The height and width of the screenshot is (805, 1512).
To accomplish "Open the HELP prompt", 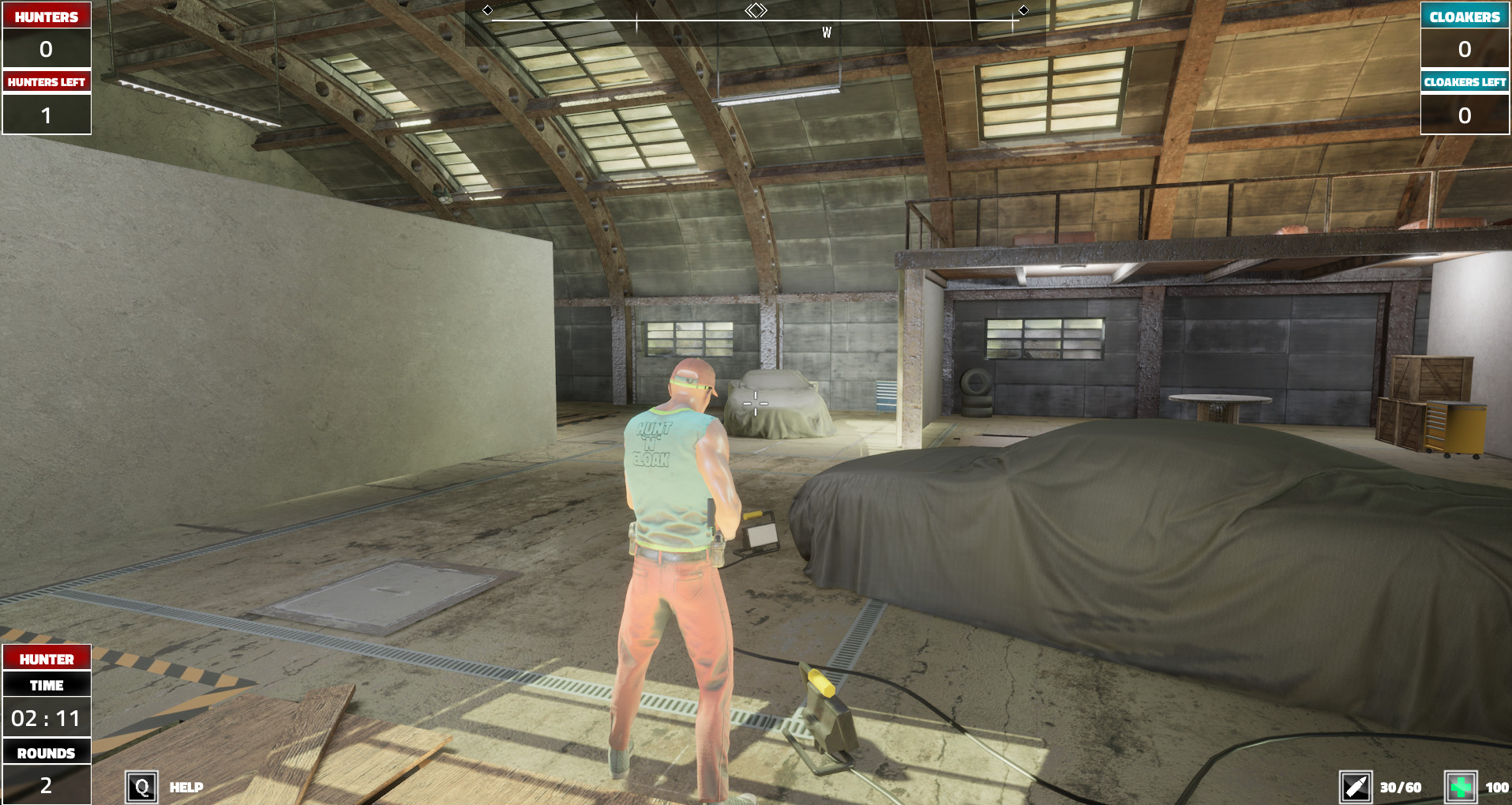I will (186, 787).
